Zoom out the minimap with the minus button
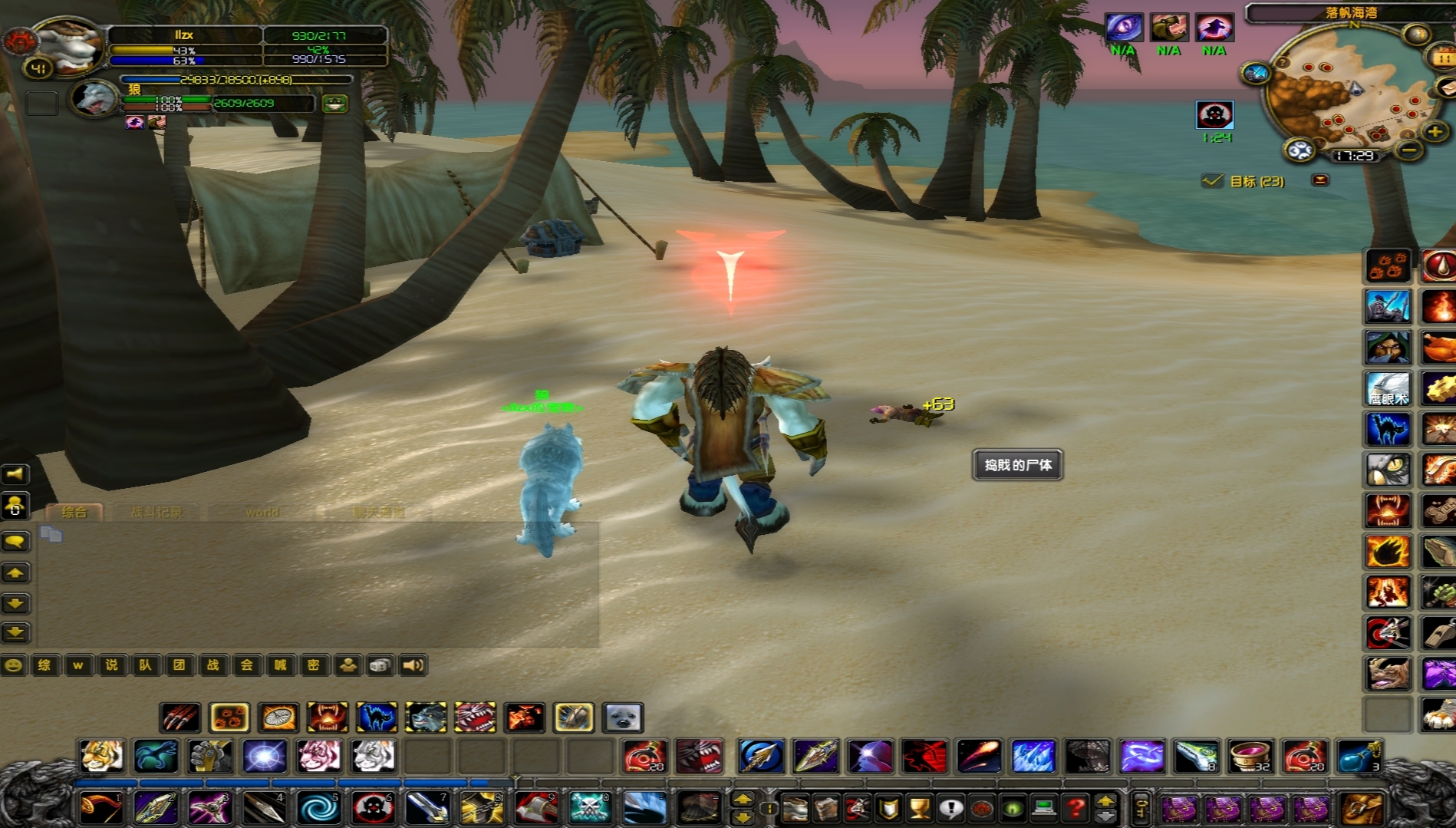Screen dimensions: 1456x828 [1408, 150]
